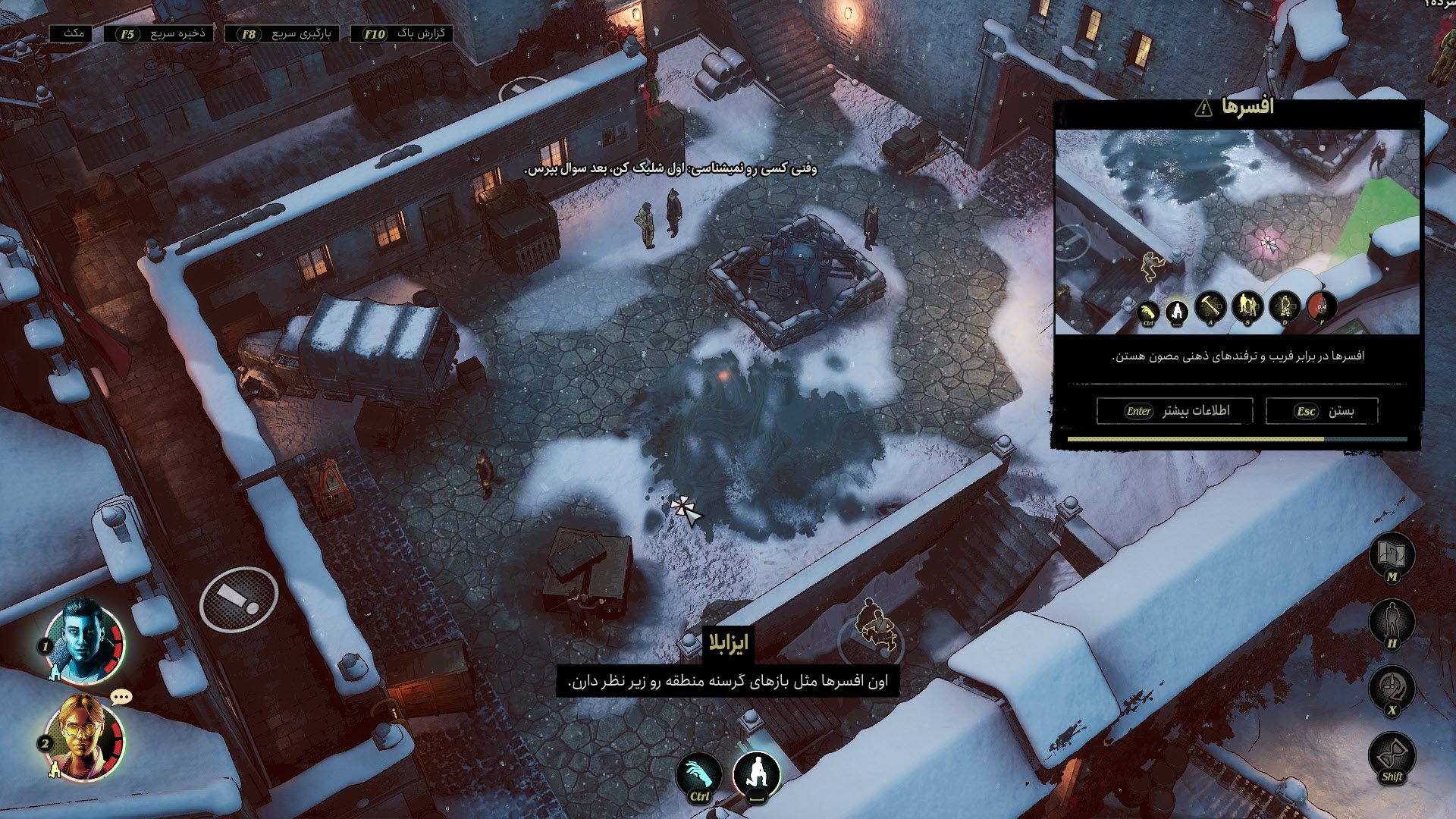Activate the reaching hand ability icon

point(700,777)
